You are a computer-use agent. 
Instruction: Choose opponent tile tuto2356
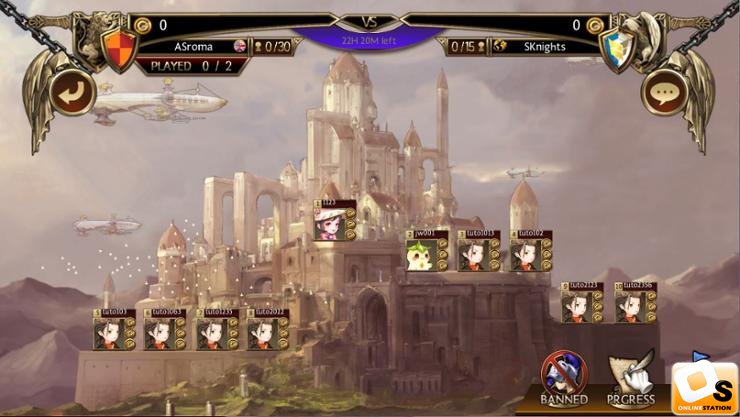pyautogui.click(x=633, y=304)
